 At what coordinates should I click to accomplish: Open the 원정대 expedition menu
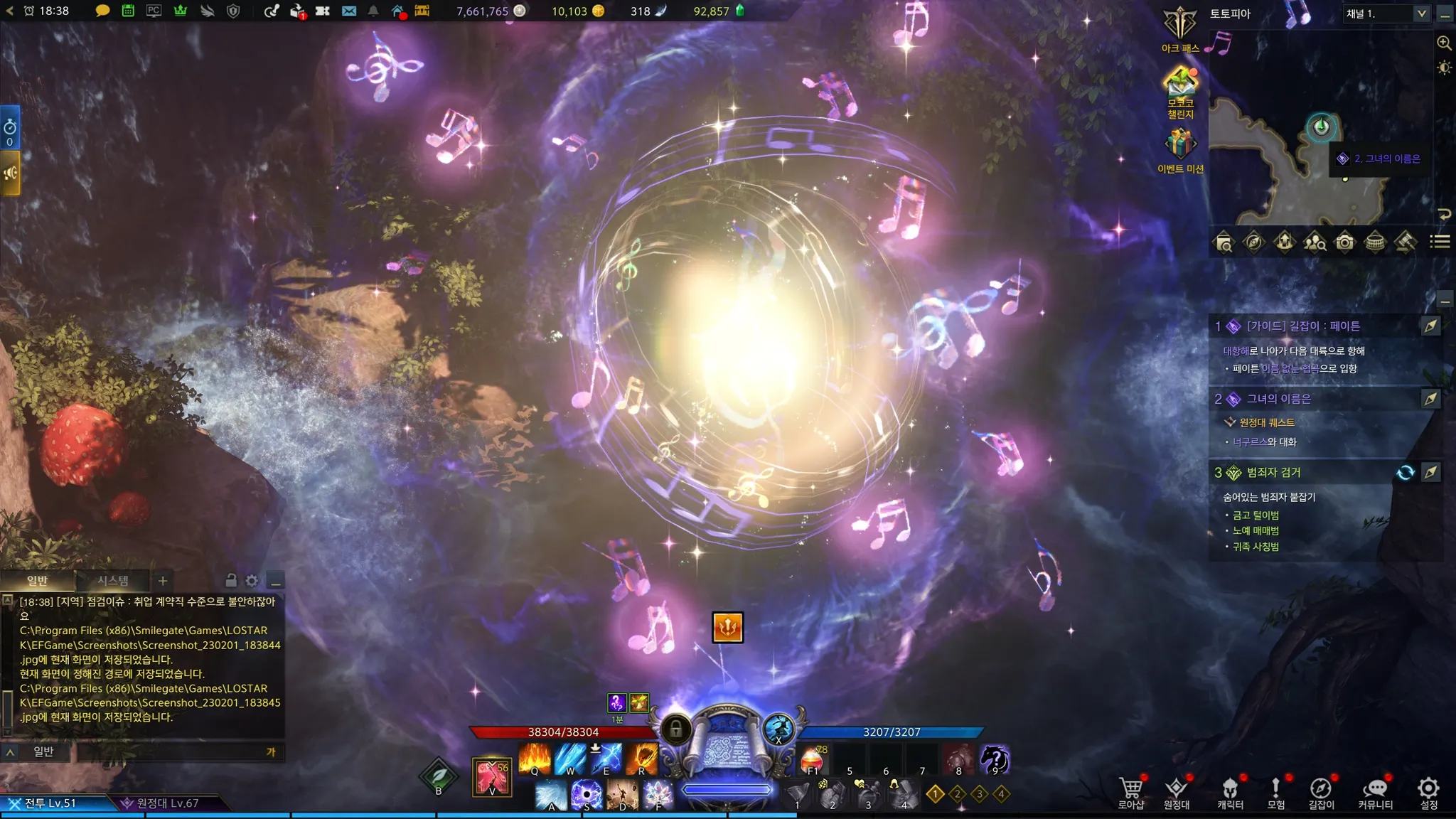pyautogui.click(x=1177, y=791)
